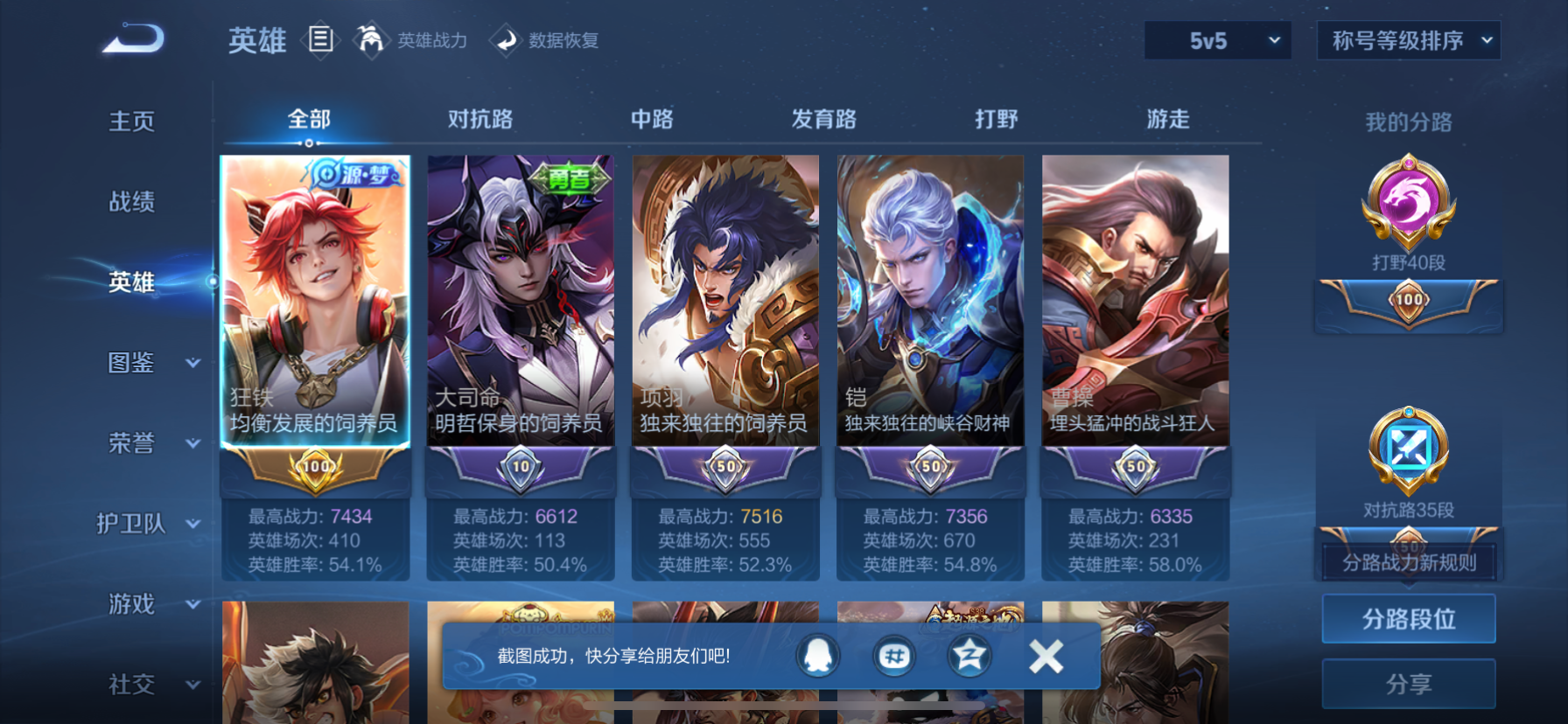Switch to the 打野 tab
This screenshot has width=1568, height=724.
pyautogui.click(x=993, y=119)
